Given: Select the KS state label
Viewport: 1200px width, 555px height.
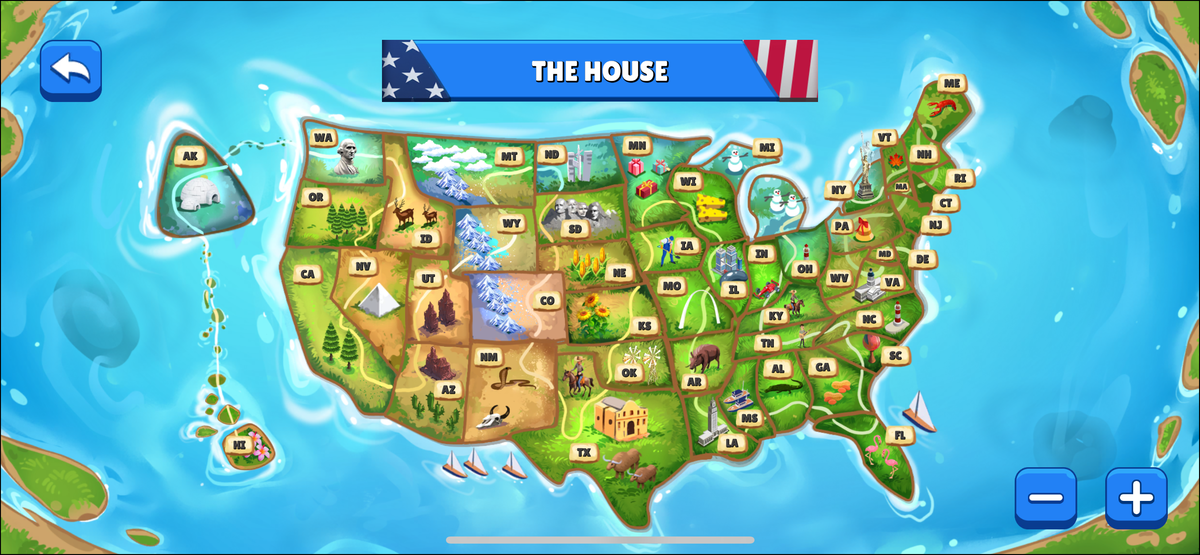Looking at the screenshot, I should click(645, 325).
